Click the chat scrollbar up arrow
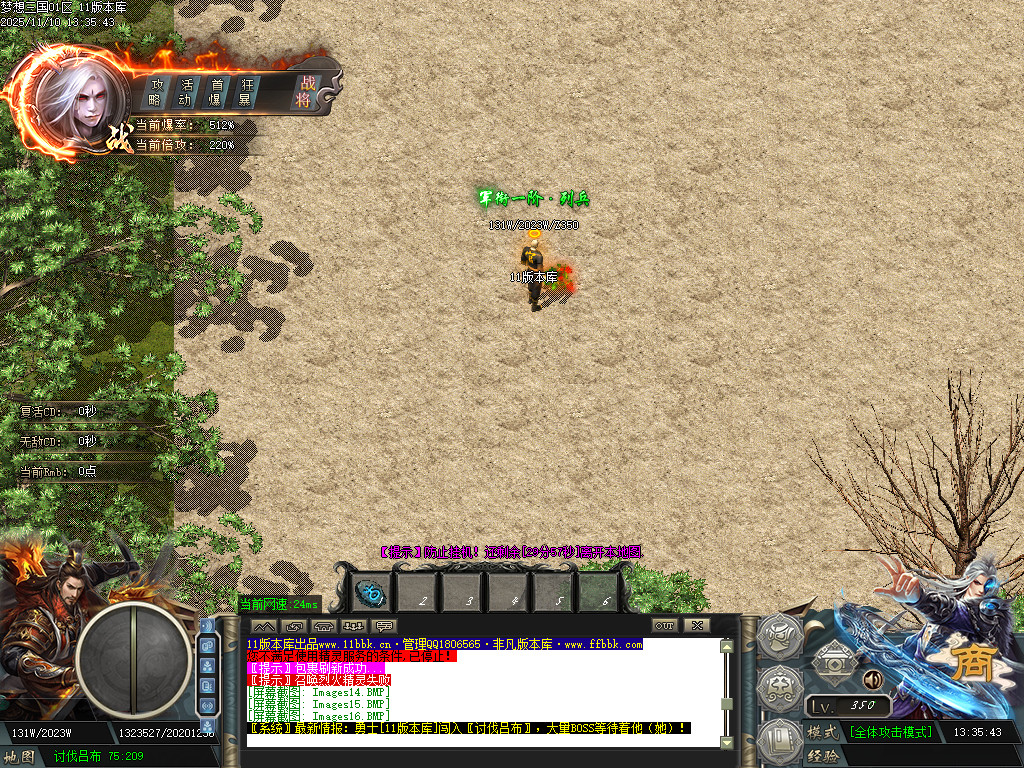 [727, 646]
